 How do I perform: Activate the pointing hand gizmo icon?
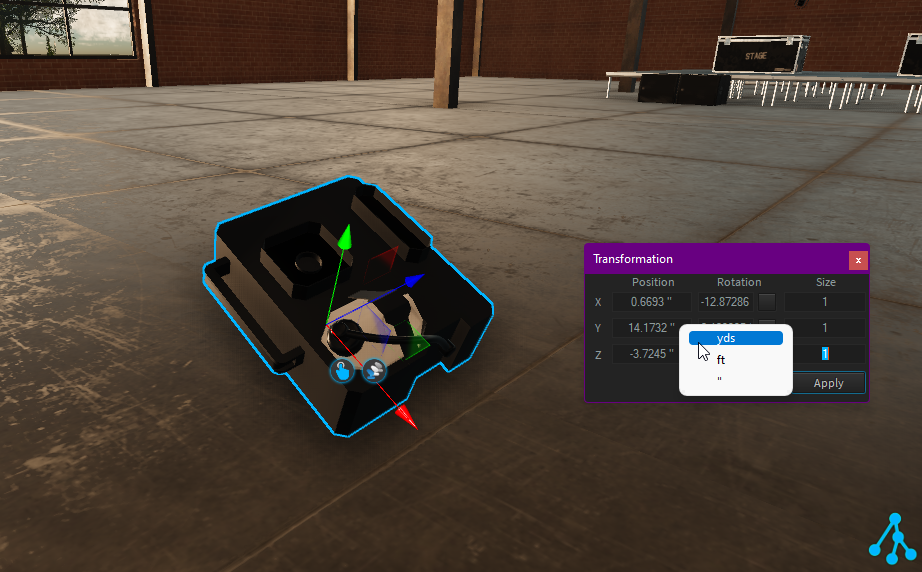pyautogui.click(x=342, y=371)
